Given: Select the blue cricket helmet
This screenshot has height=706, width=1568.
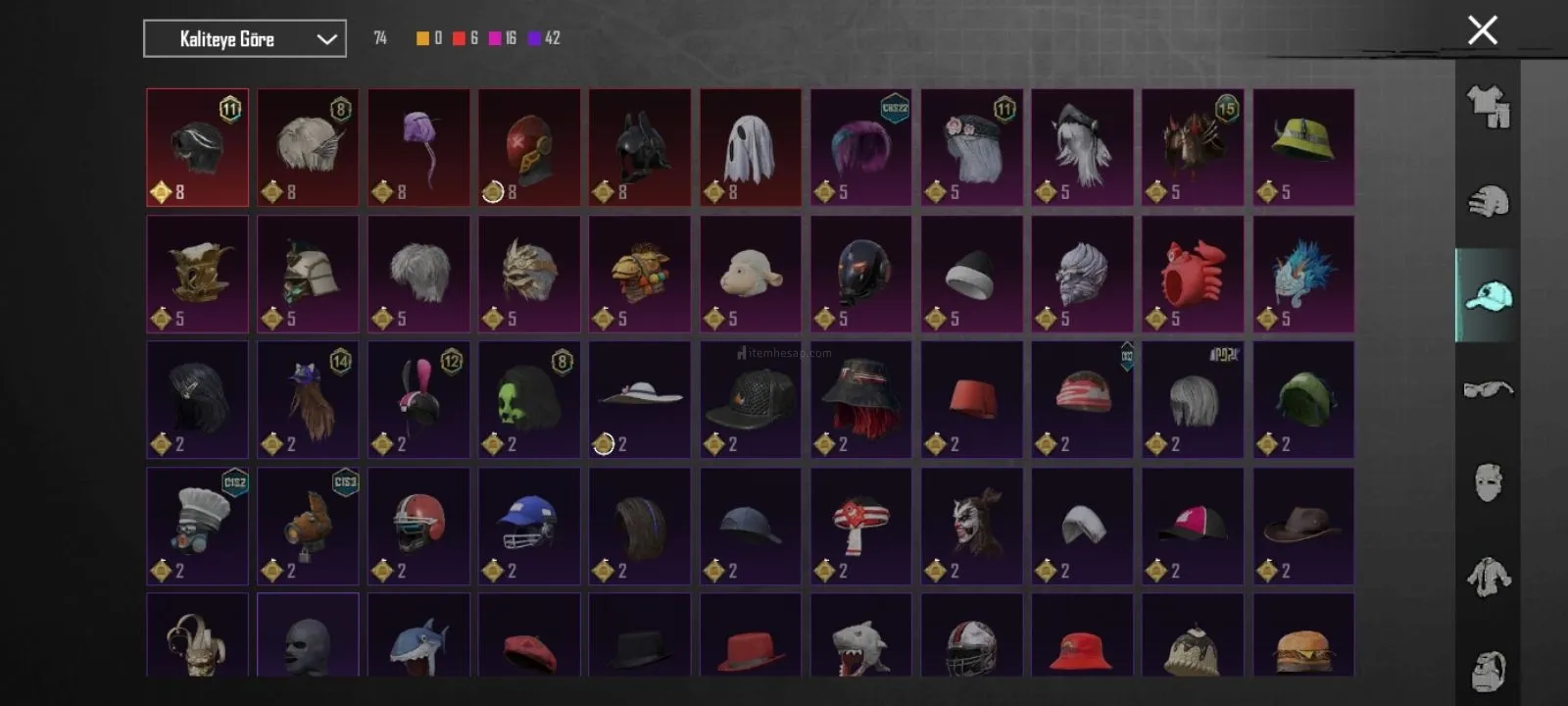Looking at the screenshot, I should [x=529, y=526].
